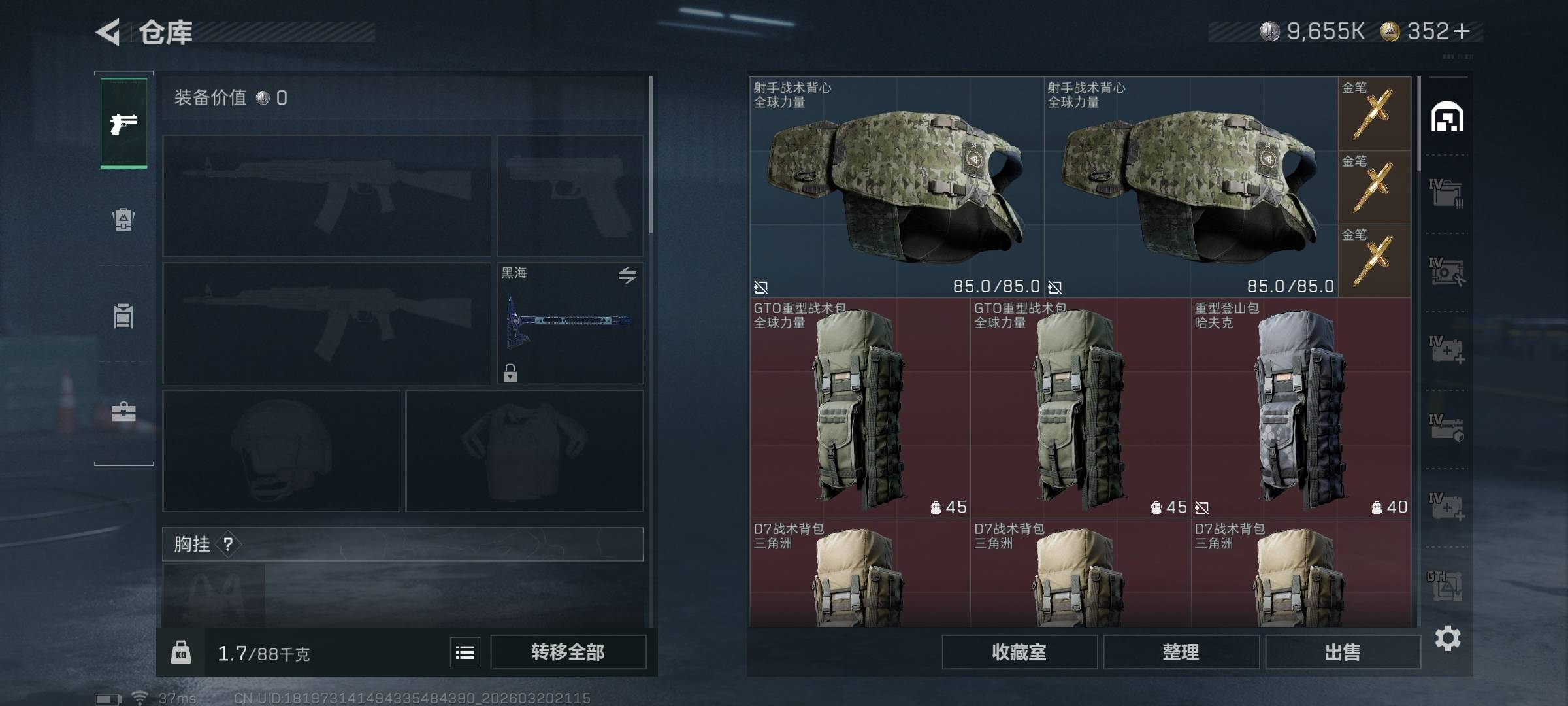
Task: Add currency via the plus beside 352
Action: 1462,31
